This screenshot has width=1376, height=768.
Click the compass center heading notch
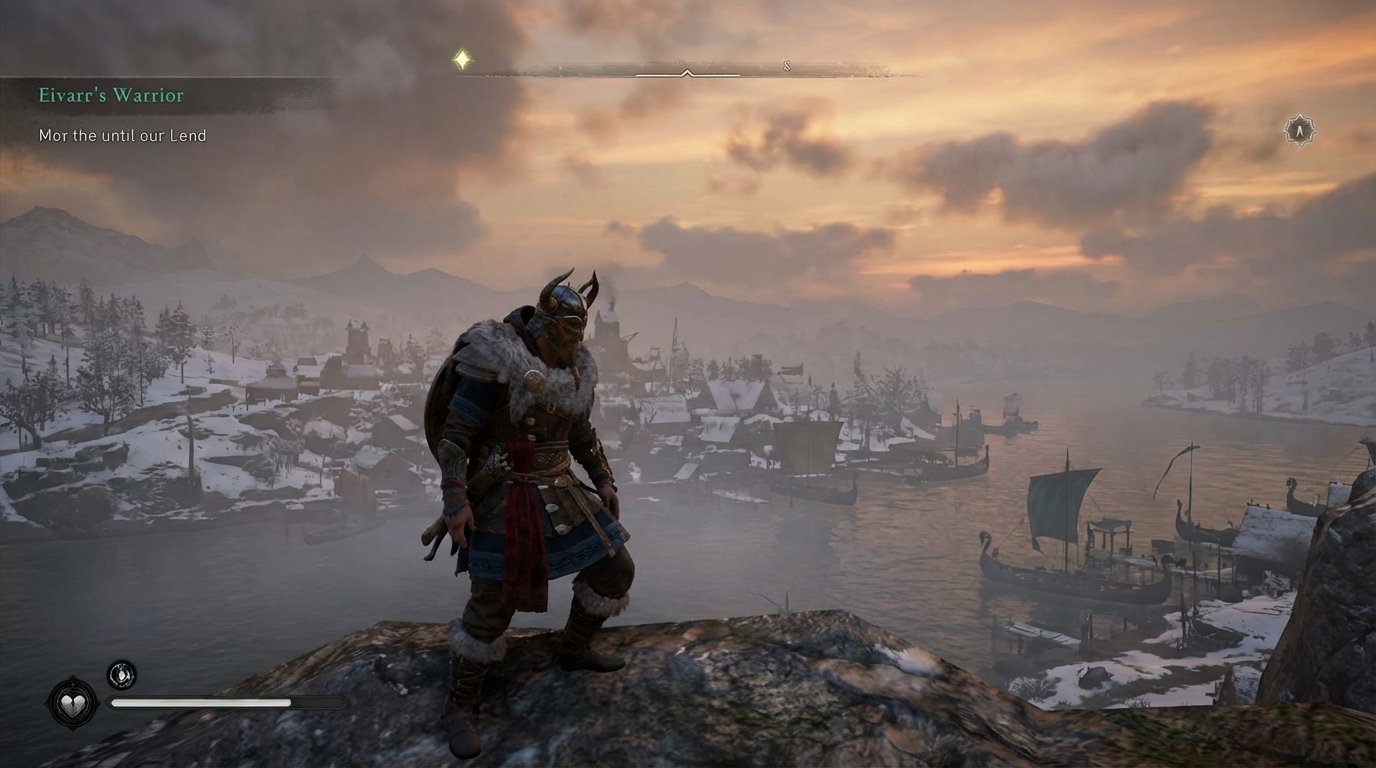point(686,73)
